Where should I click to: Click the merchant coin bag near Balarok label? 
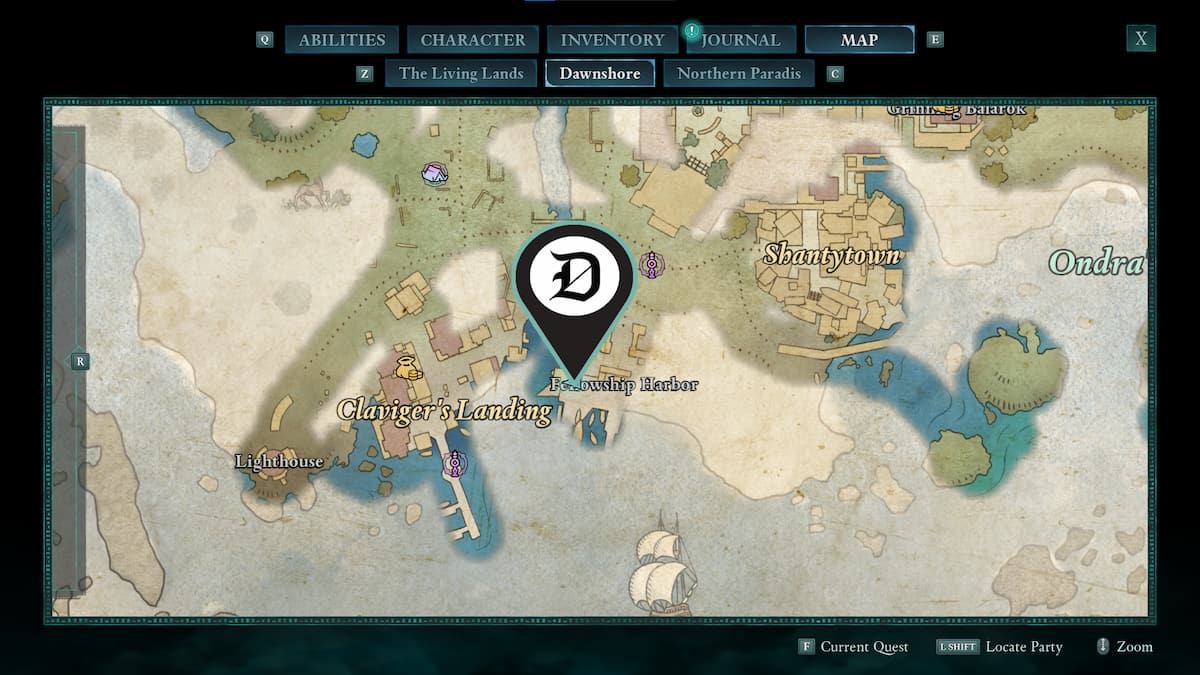pos(950,110)
